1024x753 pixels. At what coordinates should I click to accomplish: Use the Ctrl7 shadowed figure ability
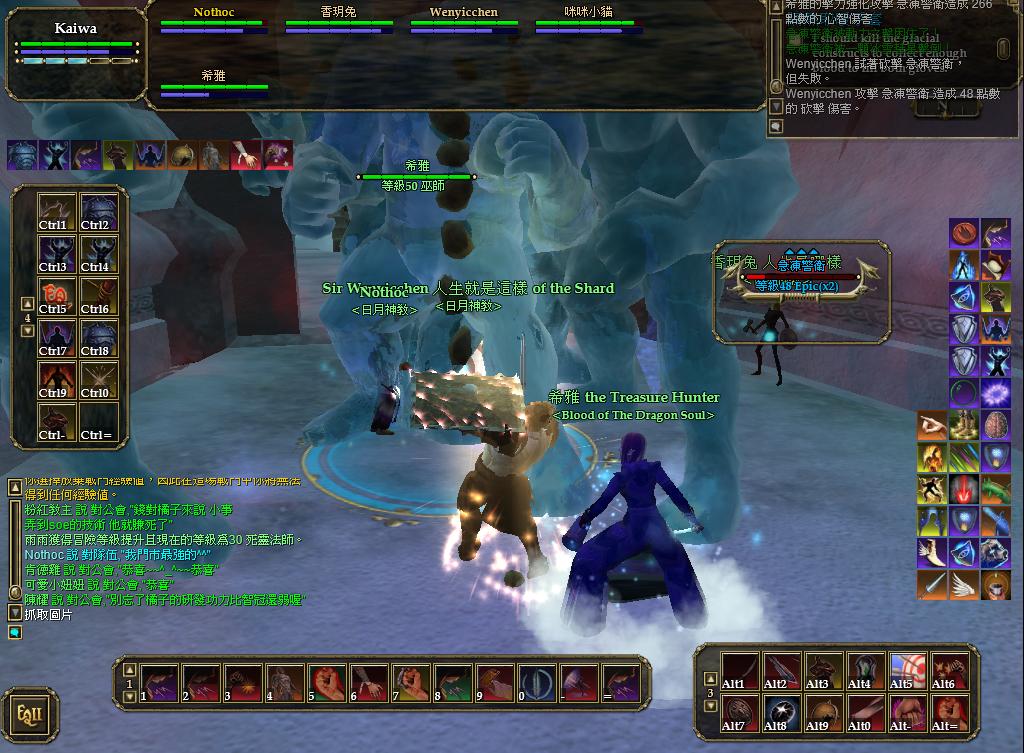pyautogui.click(x=55, y=338)
